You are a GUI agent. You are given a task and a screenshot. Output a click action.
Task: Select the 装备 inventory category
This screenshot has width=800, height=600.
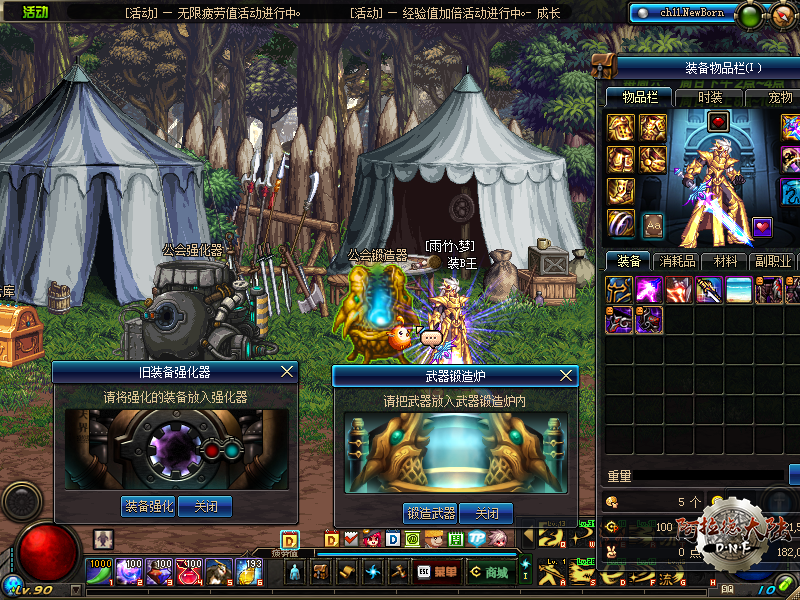[x=630, y=261]
